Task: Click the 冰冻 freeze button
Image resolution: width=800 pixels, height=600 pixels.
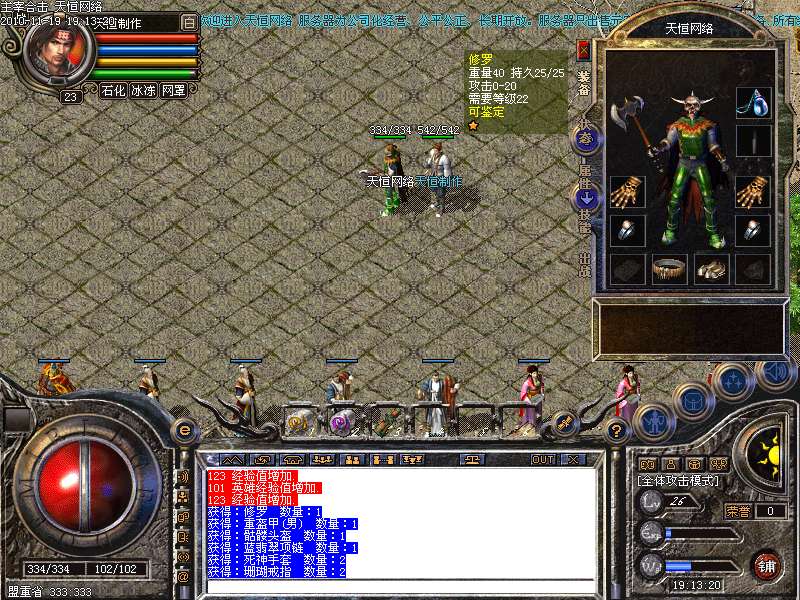Action: [143, 90]
